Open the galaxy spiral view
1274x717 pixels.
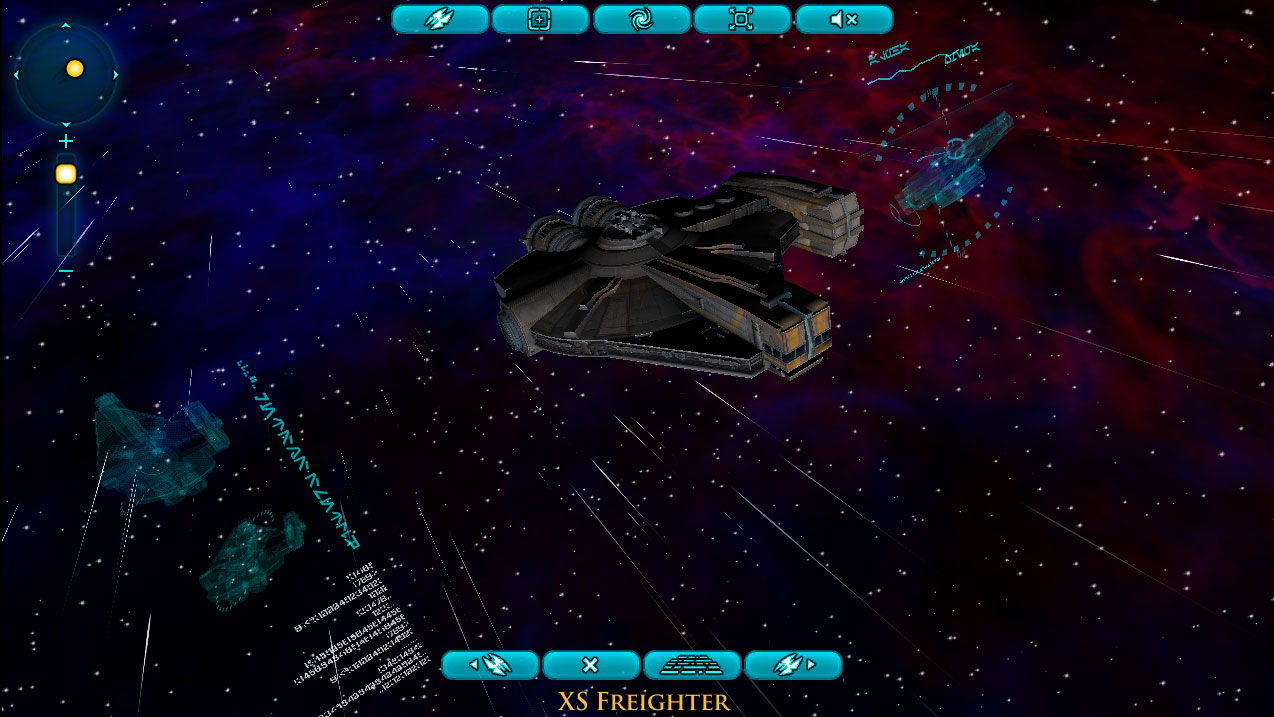pos(641,19)
